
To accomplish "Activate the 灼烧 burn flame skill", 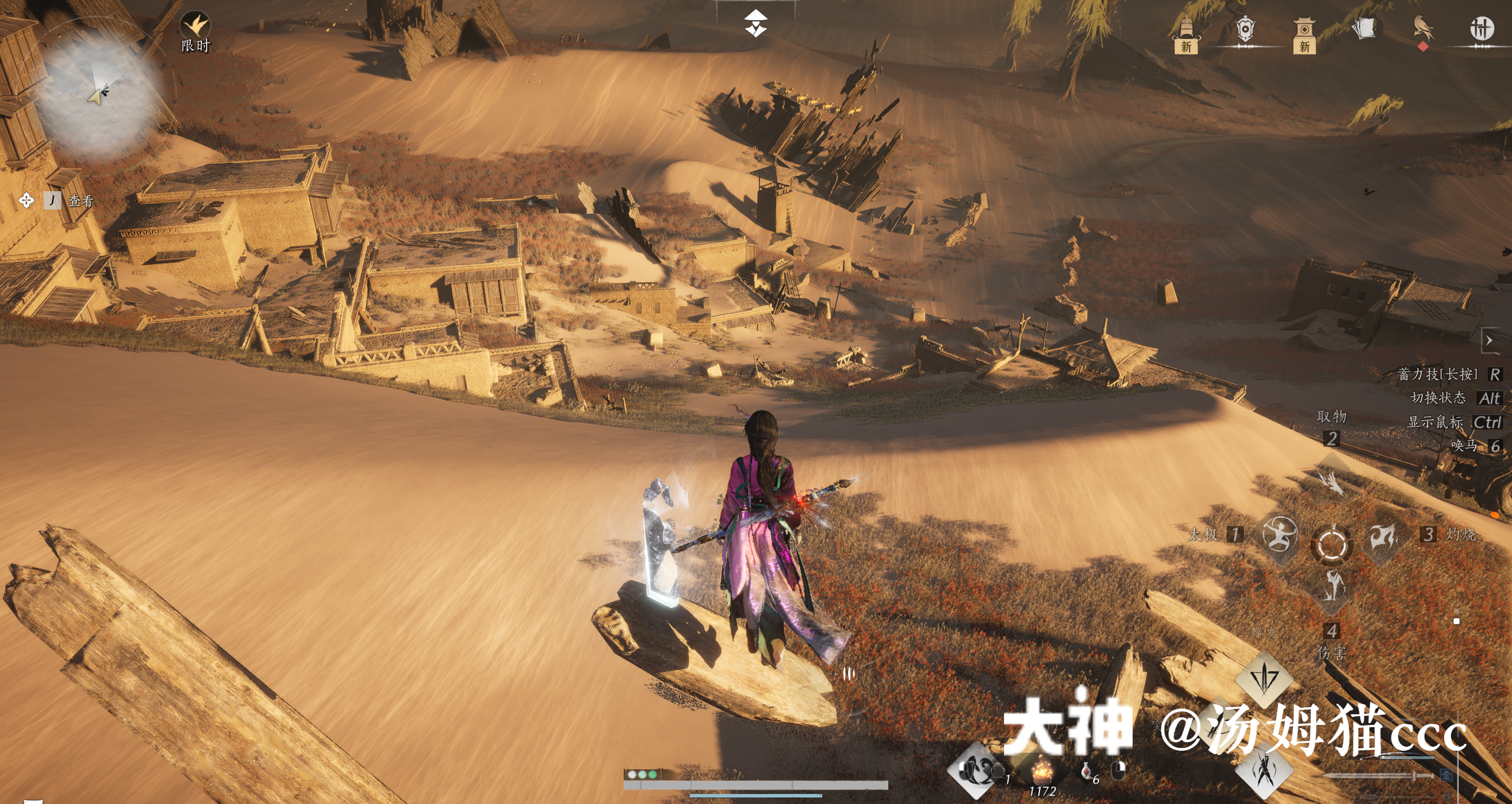I will pyautogui.click(x=1383, y=536).
